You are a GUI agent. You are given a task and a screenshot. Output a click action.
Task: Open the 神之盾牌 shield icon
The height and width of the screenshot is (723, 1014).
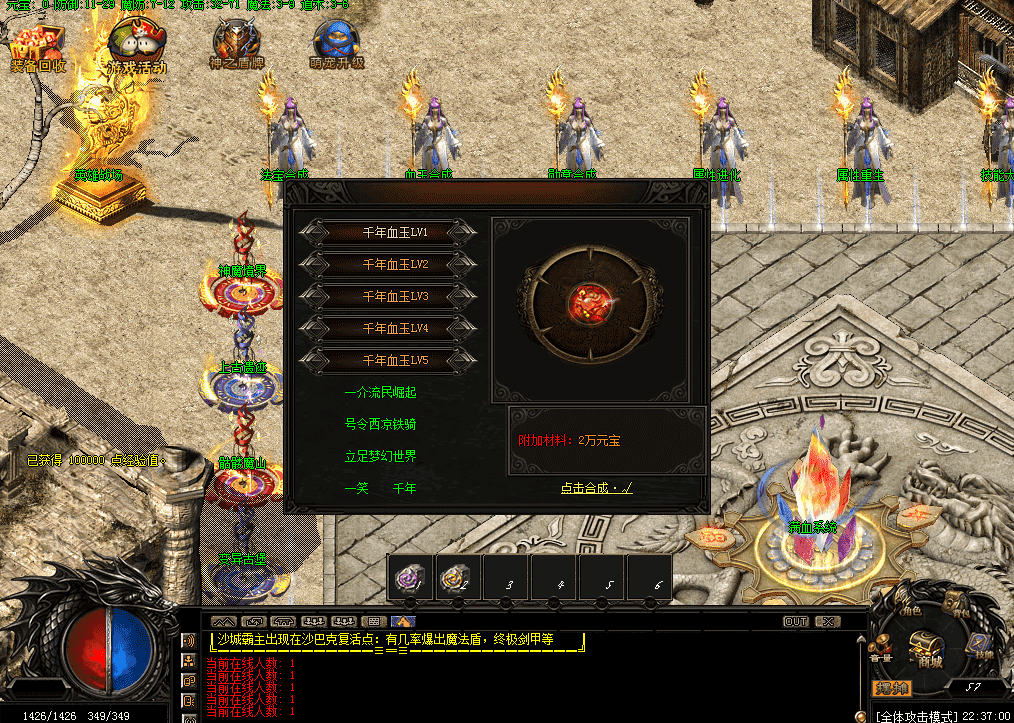[235, 46]
